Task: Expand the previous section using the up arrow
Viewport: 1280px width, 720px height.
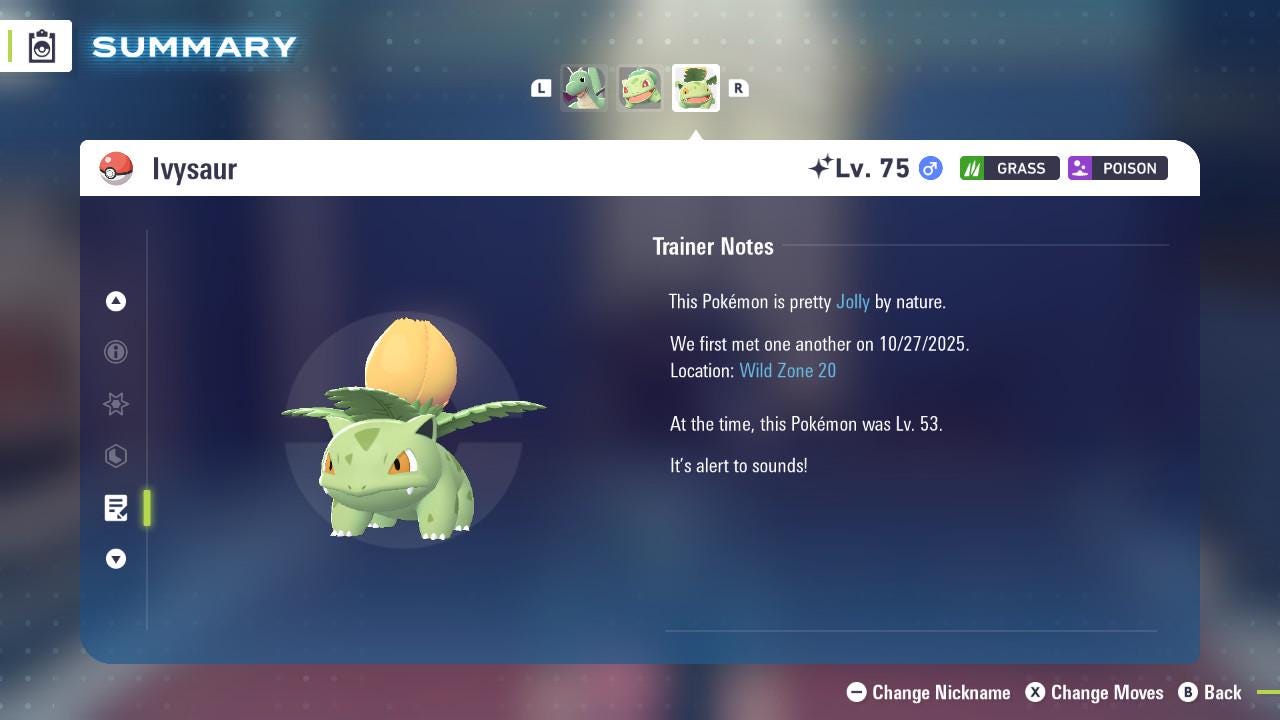Action: point(116,301)
